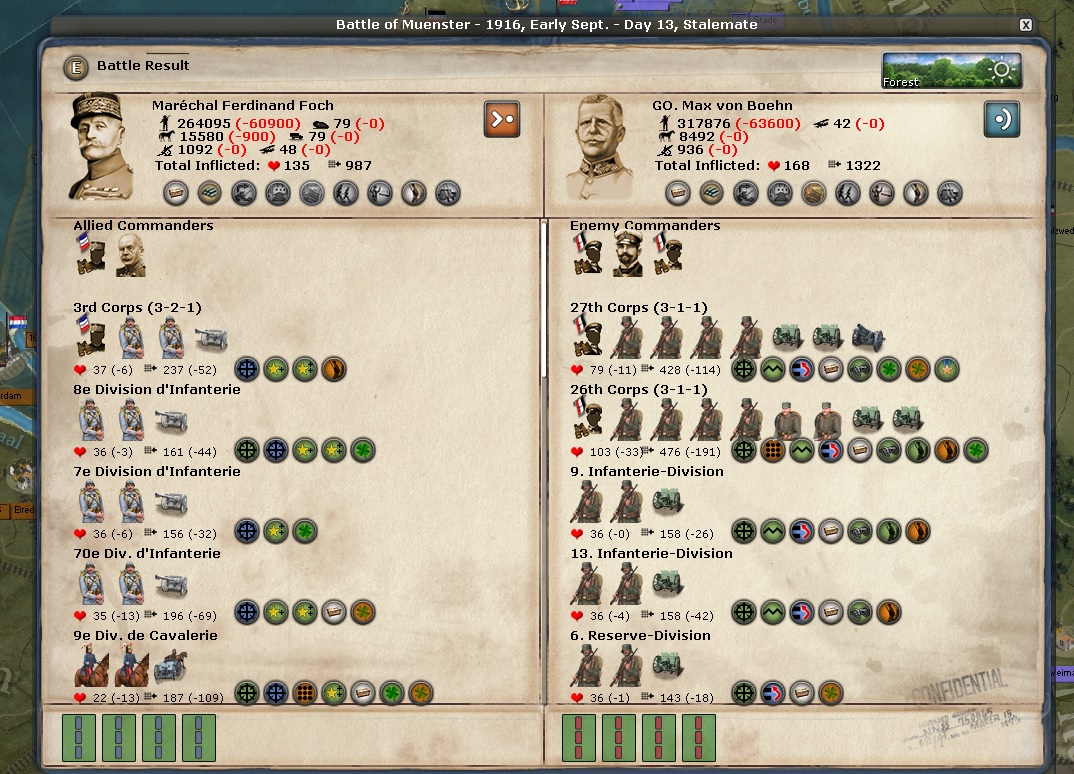Select the 3rd Corps entry
The width and height of the screenshot is (1074, 774).
click(137, 308)
